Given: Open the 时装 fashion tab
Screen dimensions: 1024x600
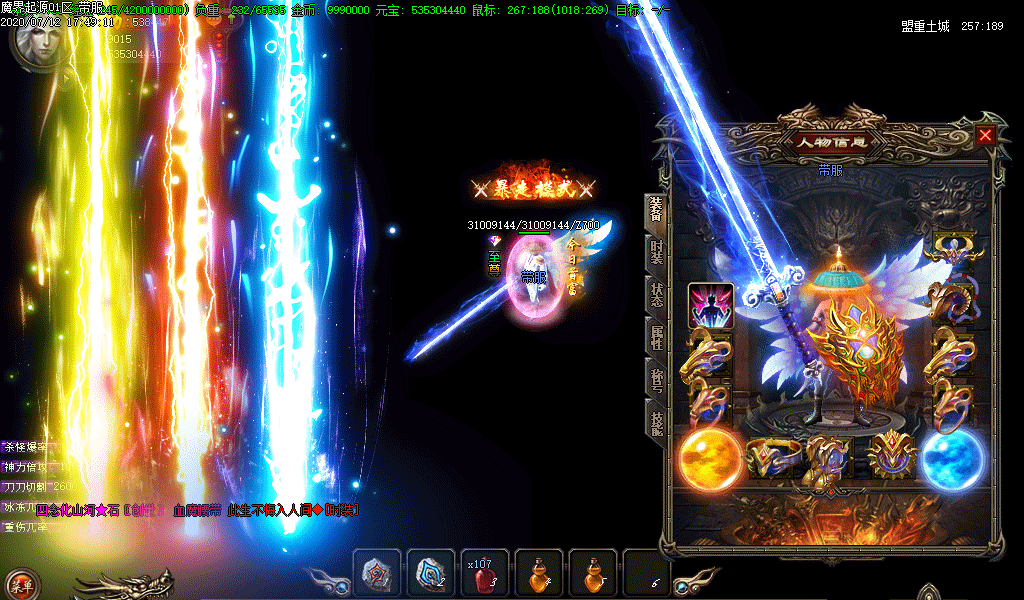Looking at the screenshot, I should click(656, 253).
